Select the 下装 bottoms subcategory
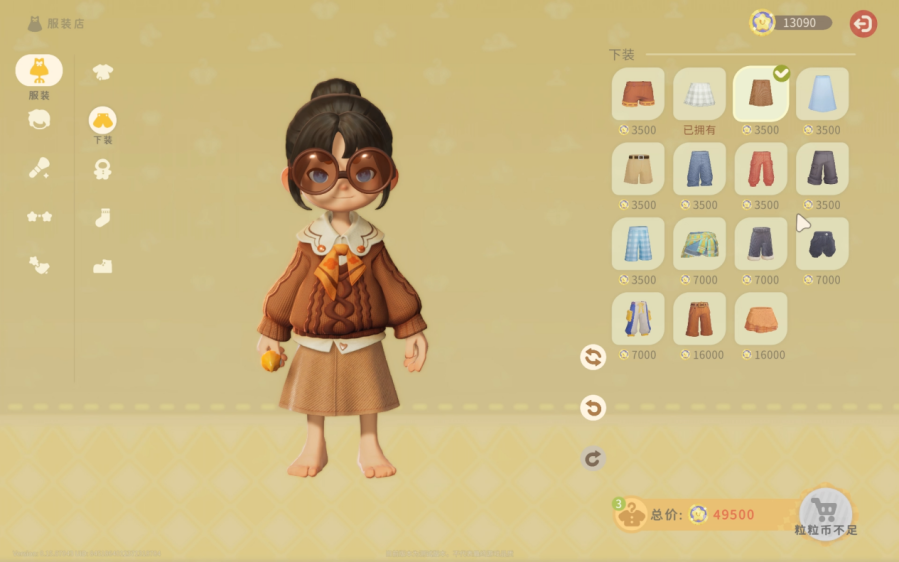Viewport: 899px width, 562px height. click(x=102, y=121)
